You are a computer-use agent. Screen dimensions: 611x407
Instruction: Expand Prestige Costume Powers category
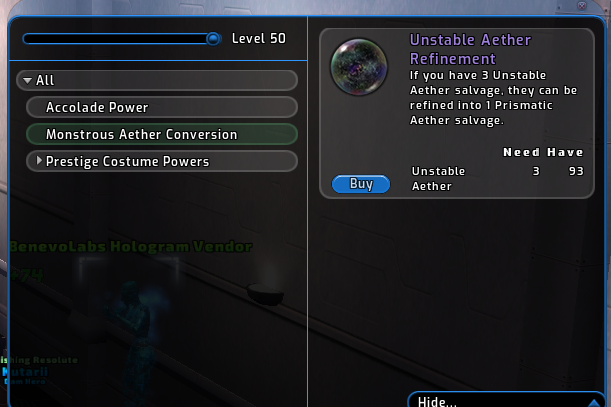[x=40, y=161]
